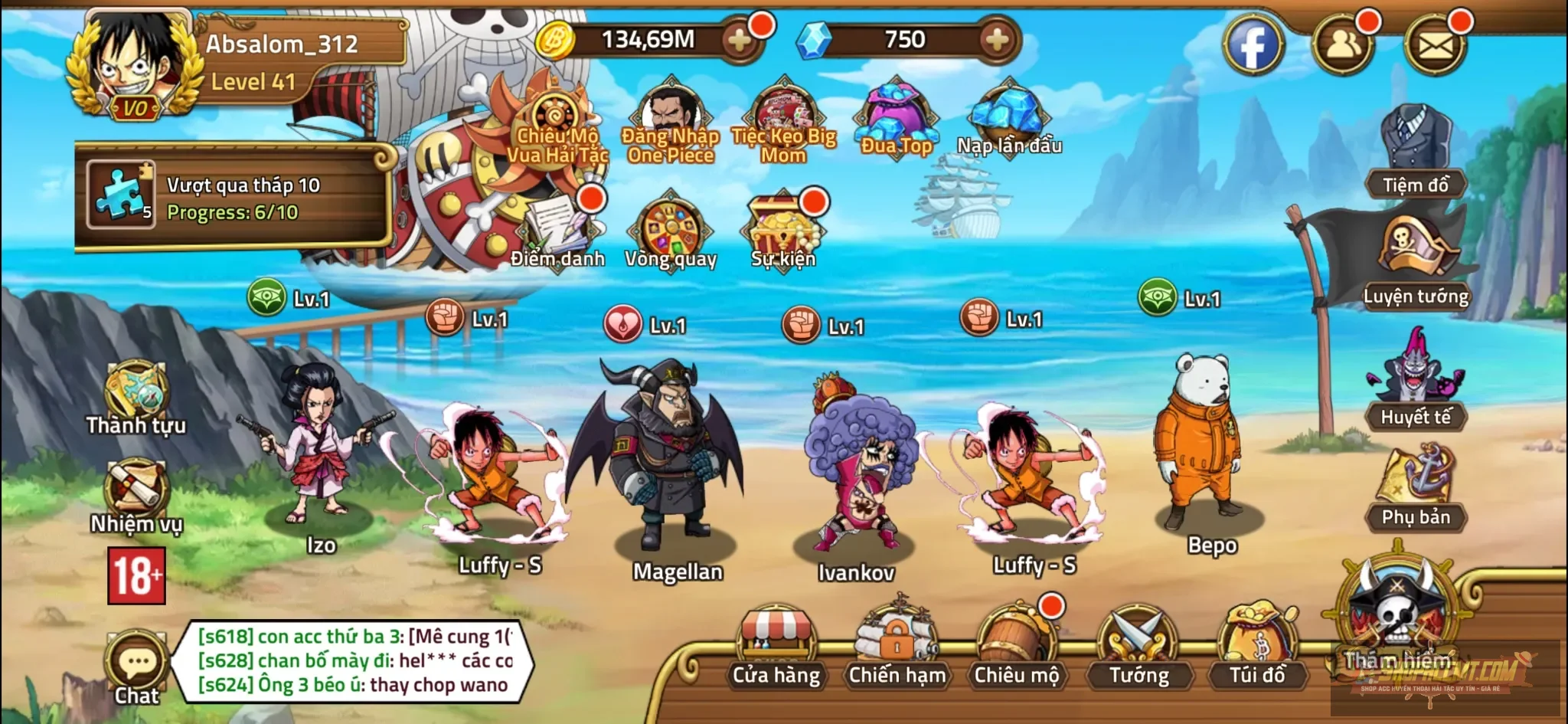Open the Túi đồ bag

(1257, 644)
